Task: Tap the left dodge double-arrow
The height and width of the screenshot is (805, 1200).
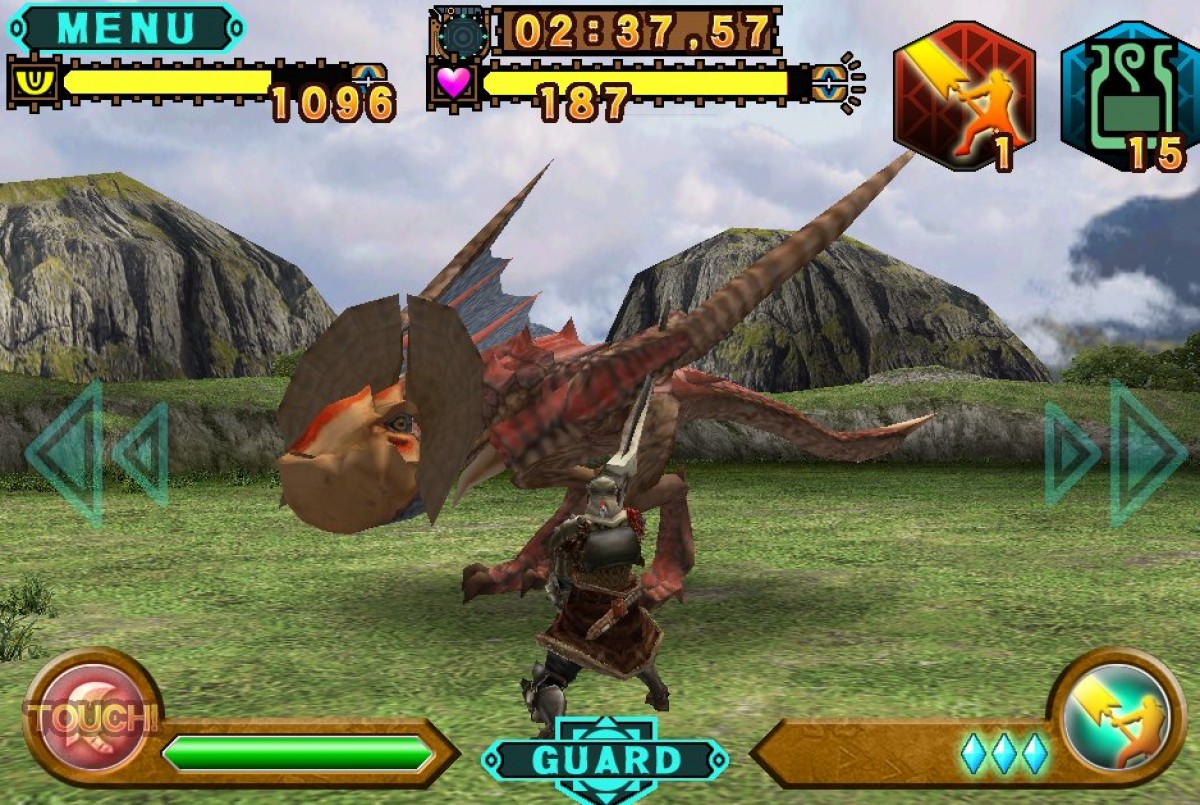Action: pos(96,454)
